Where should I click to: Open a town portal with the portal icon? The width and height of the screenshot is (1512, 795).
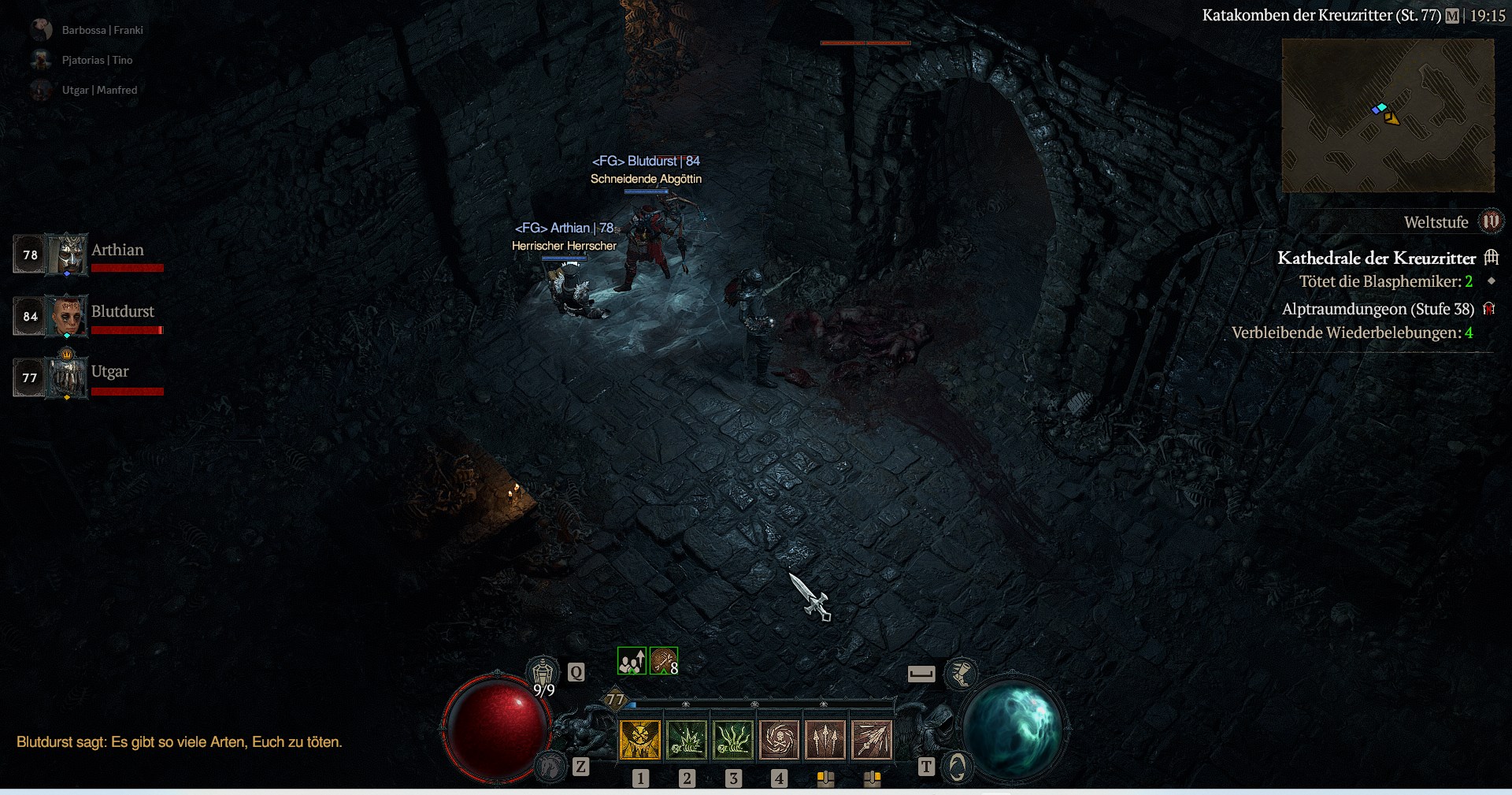coord(957,767)
